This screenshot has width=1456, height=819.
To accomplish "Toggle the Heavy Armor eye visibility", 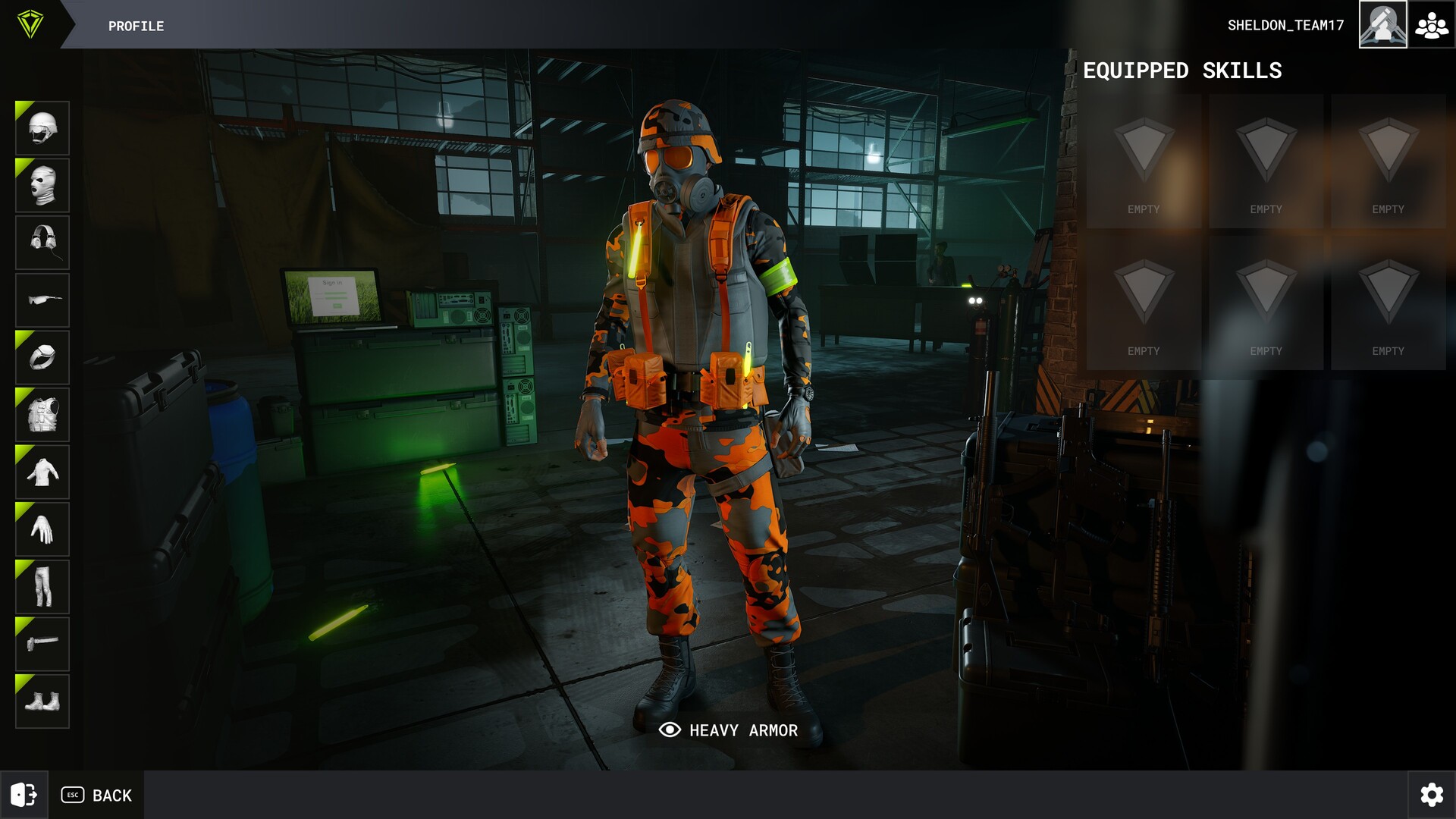I will pyautogui.click(x=670, y=730).
